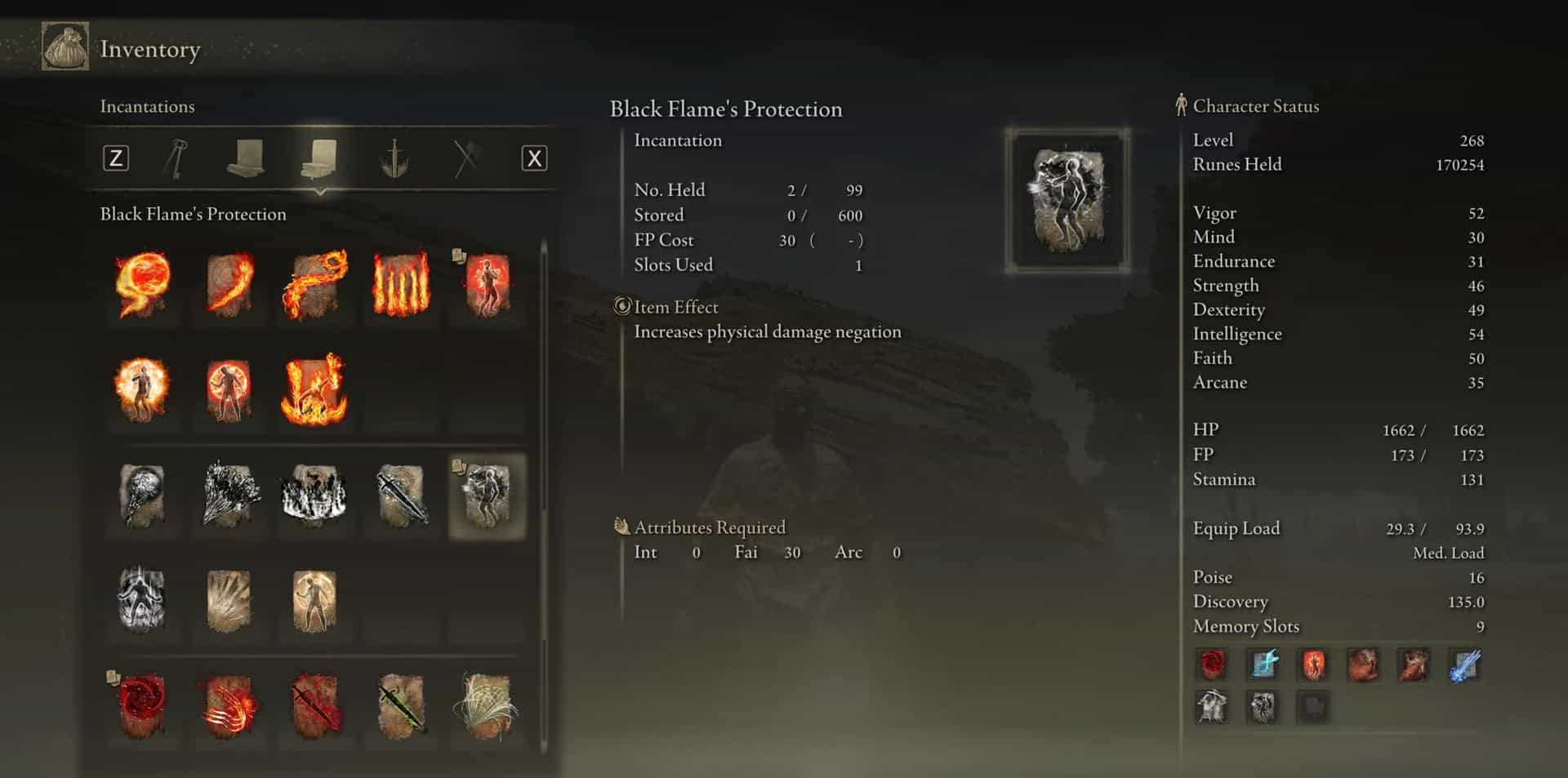Select the spiky black burst incantation
The height and width of the screenshot is (778, 1568).
tap(229, 496)
